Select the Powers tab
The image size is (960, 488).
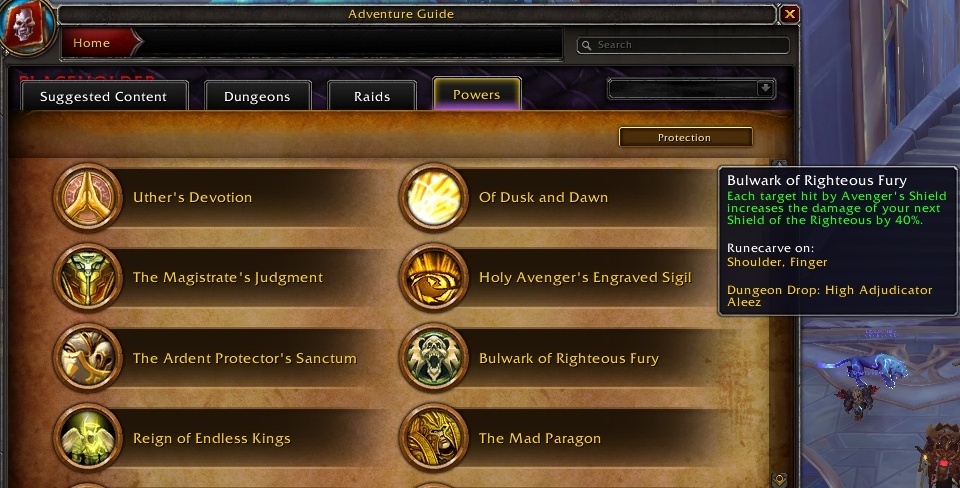(476, 94)
